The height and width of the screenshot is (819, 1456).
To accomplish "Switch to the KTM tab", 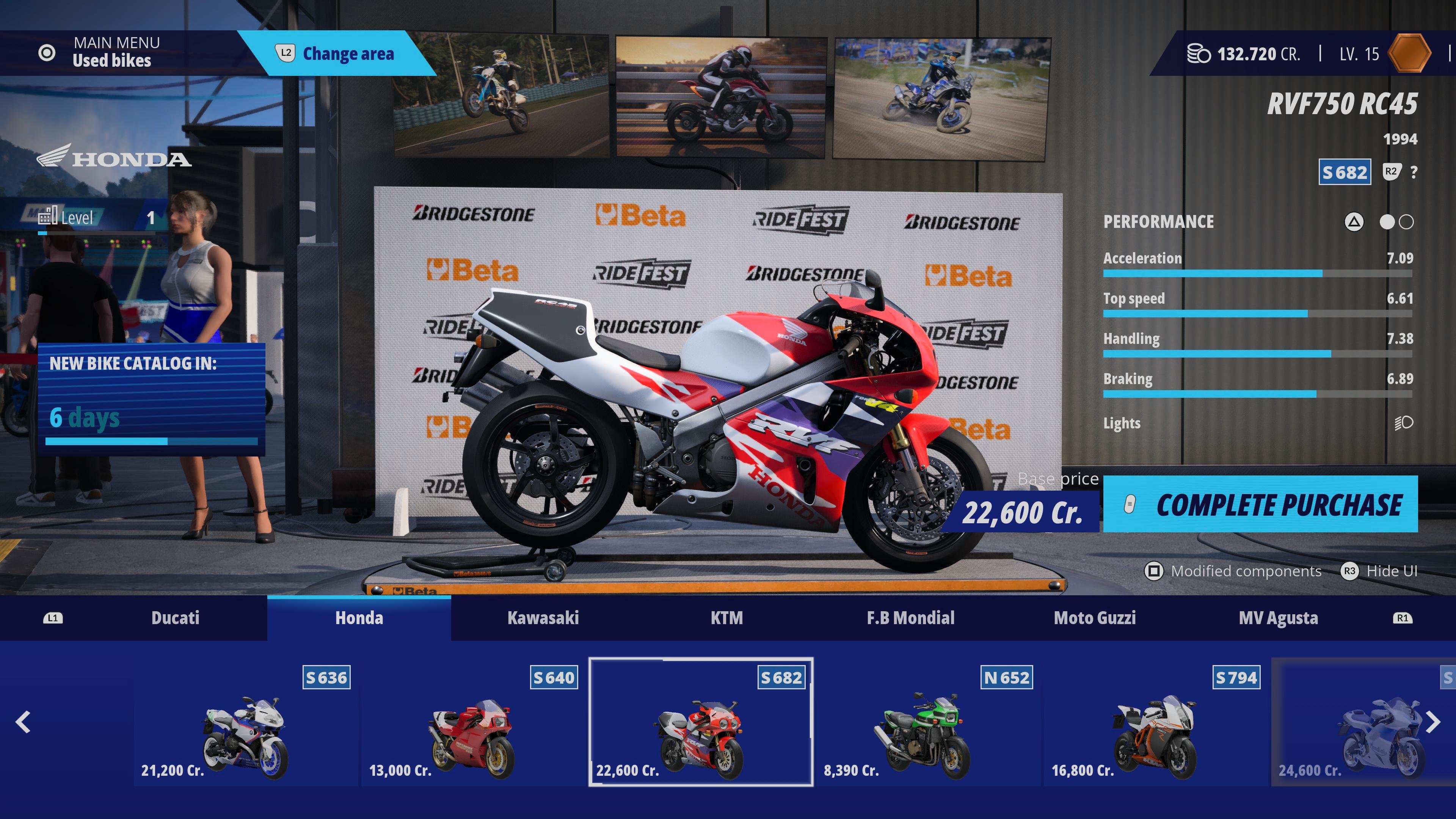I will pyautogui.click(x=726, y=618).
